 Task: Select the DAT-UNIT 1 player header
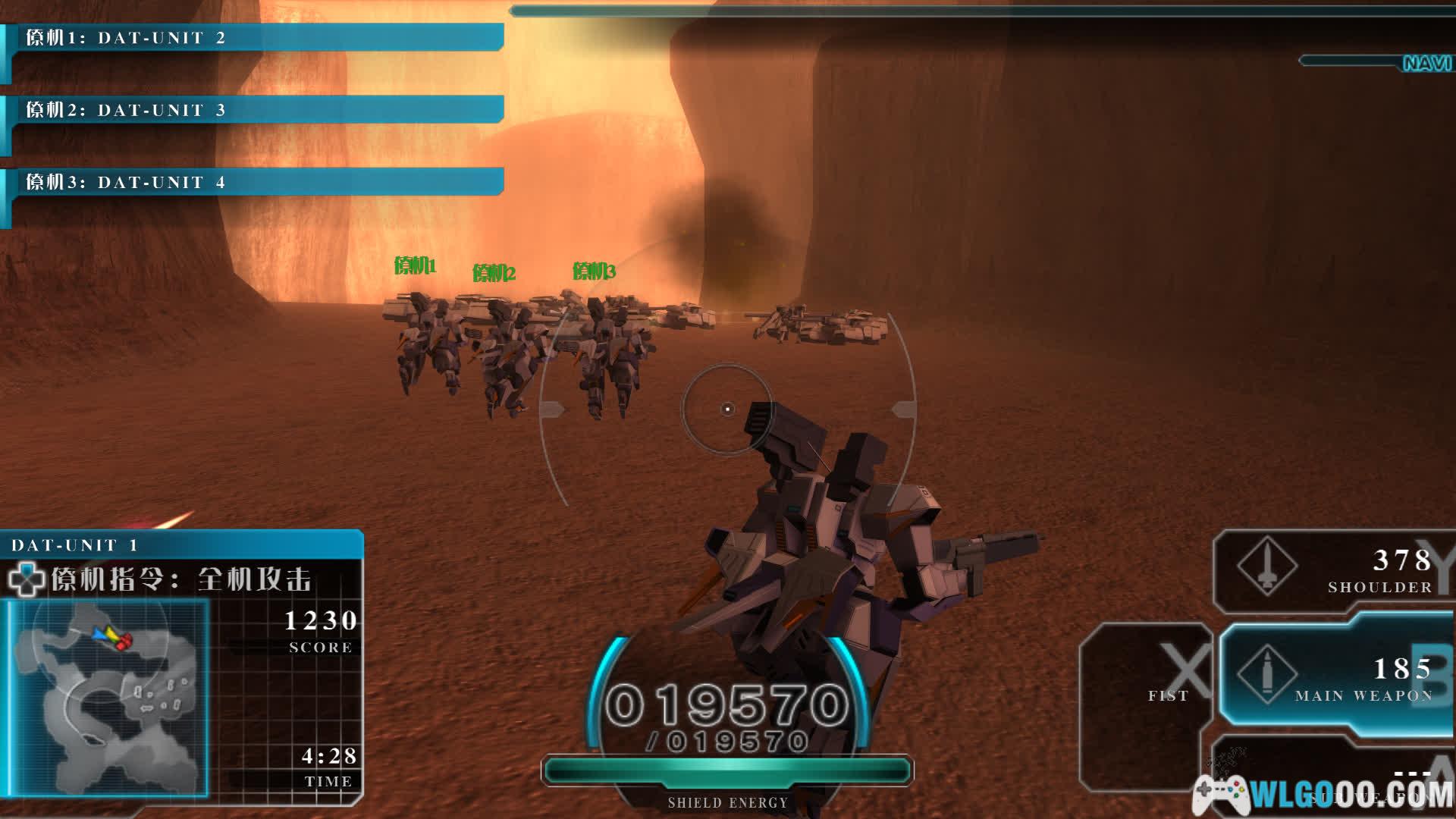point(182,544)
